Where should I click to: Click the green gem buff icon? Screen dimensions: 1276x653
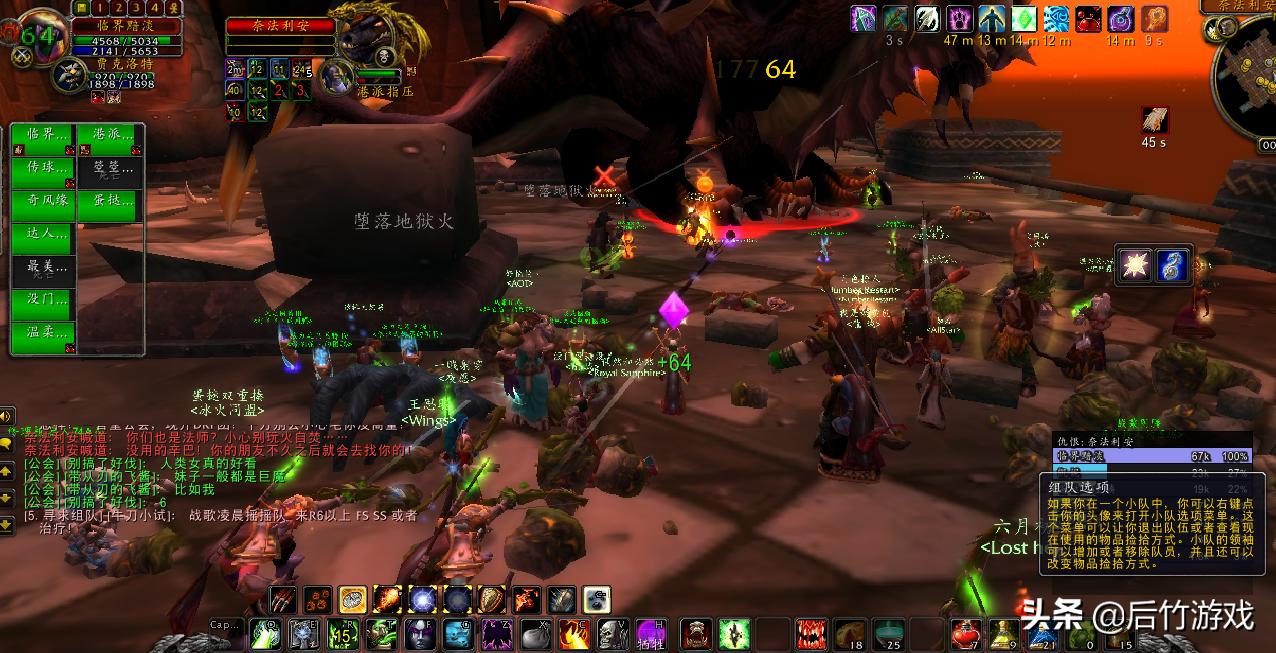pyautogui.click(x=1024, y=19)
